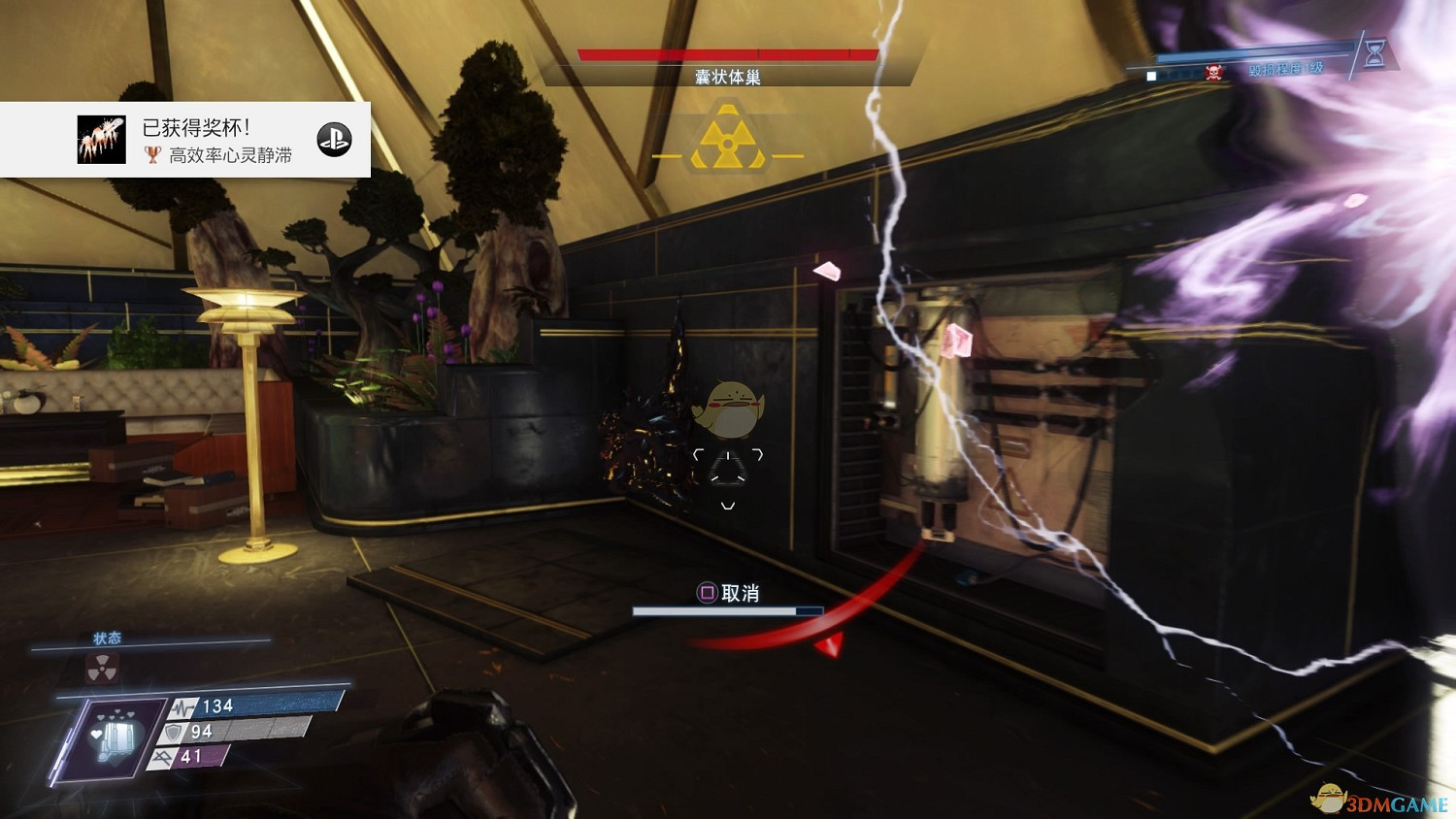Click the shield icon beside value 94
Image resolution: width=1456 pixels, height=819 pixels.
point(175,731)
